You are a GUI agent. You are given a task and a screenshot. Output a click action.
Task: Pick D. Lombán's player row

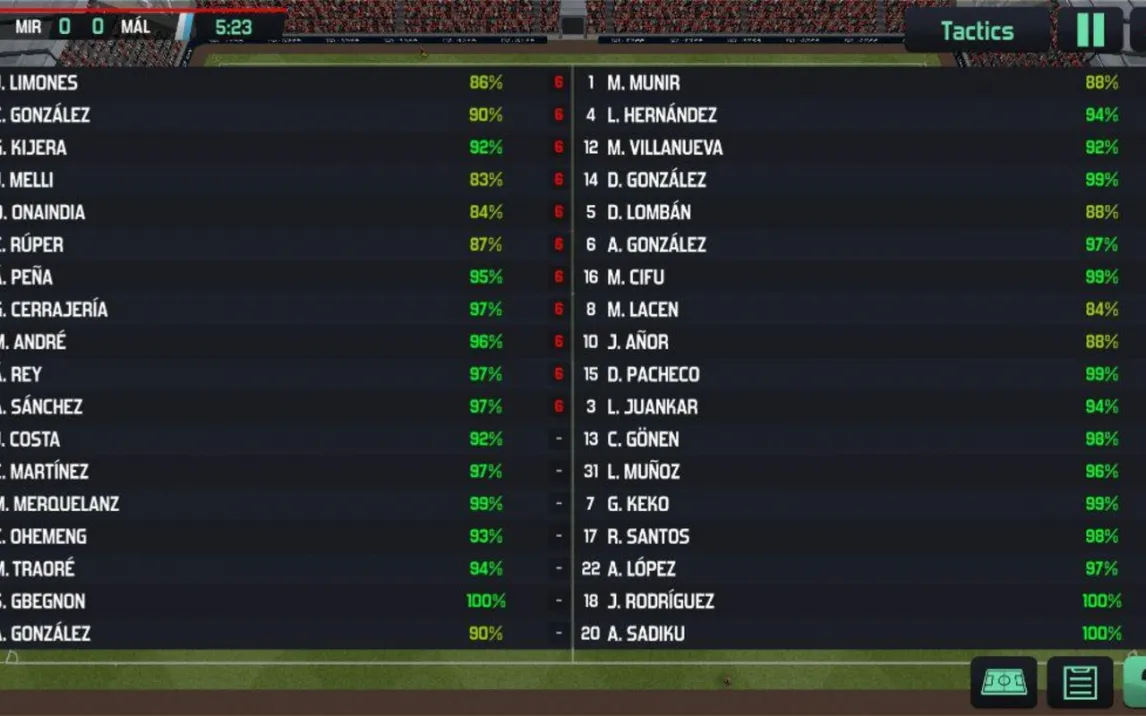648,212
